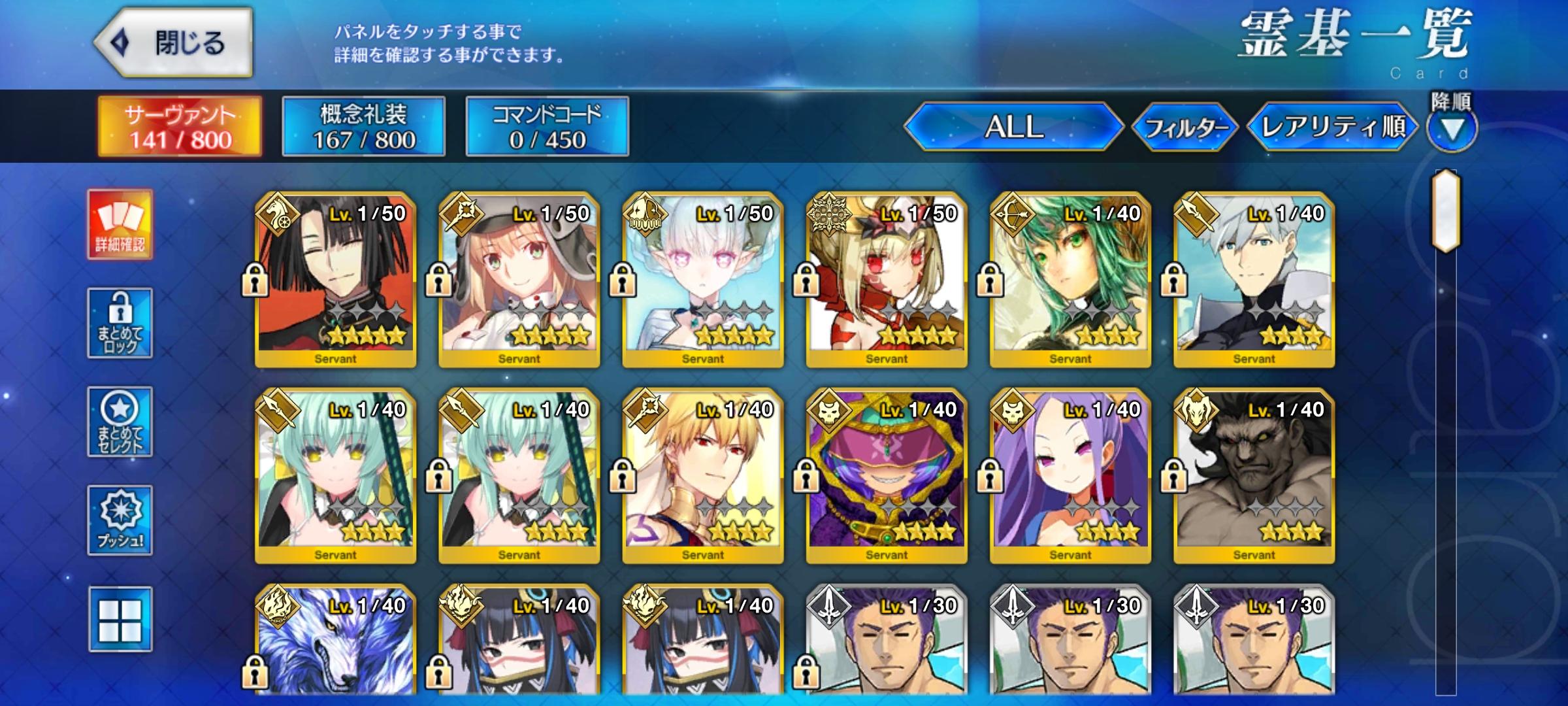Viewport: 1568px width, 706px height.
Task: Switch to the サーヴァント tab
Action: tap(180, 127)
